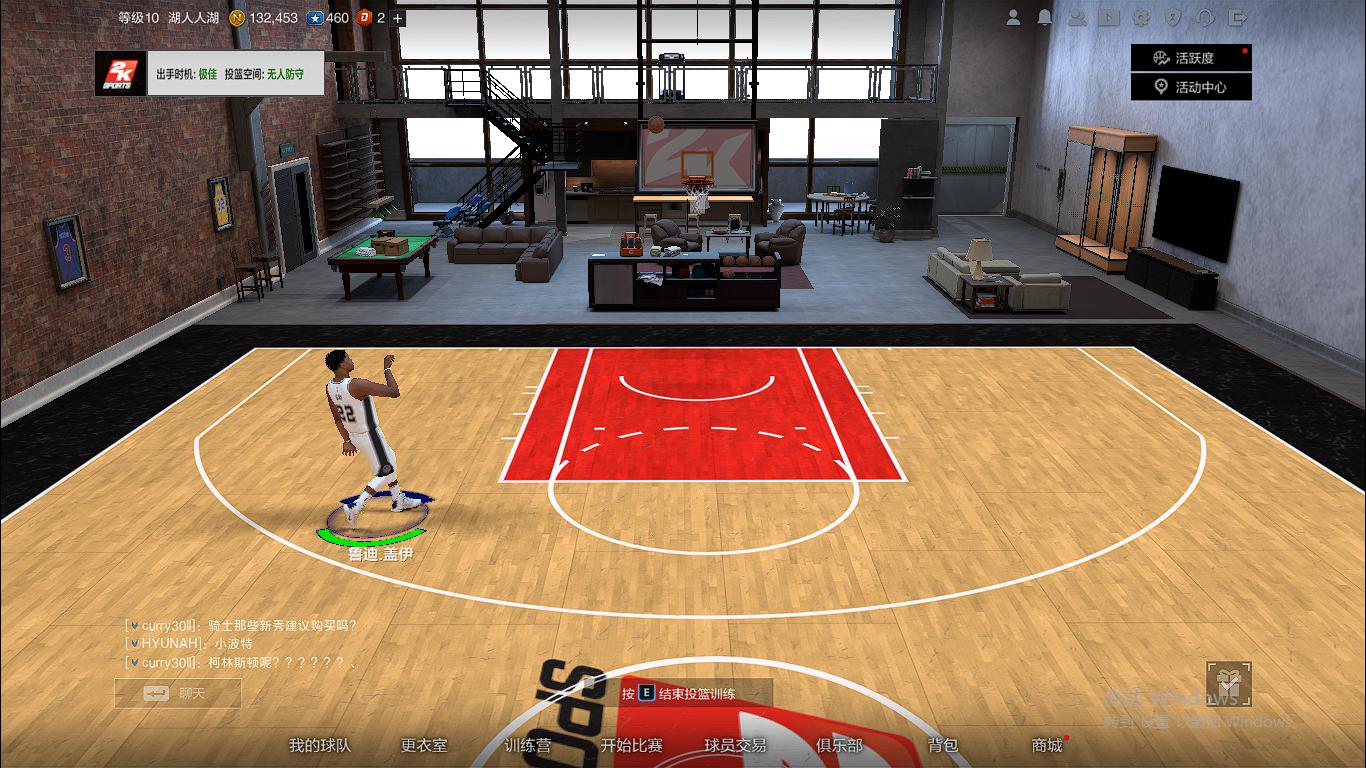This screenshot has height=768, width=1366.
Task: Open the player profile icon top right
Action: point(1014,17)
